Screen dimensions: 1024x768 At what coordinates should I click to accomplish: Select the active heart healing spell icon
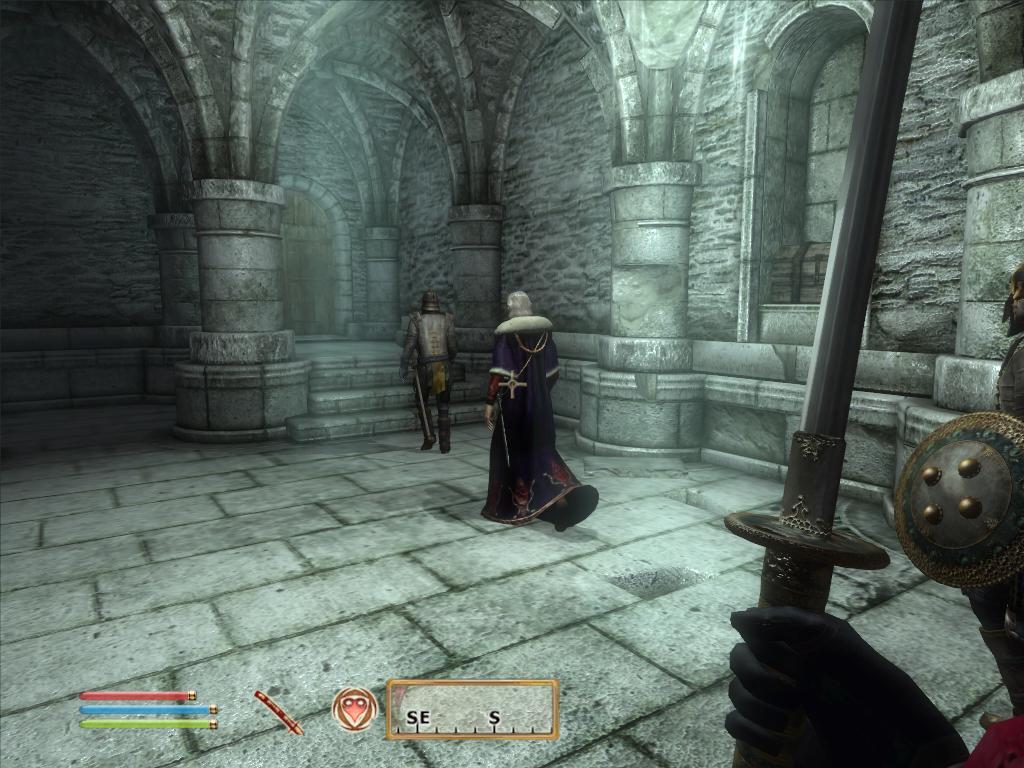[x=354, y=709]
